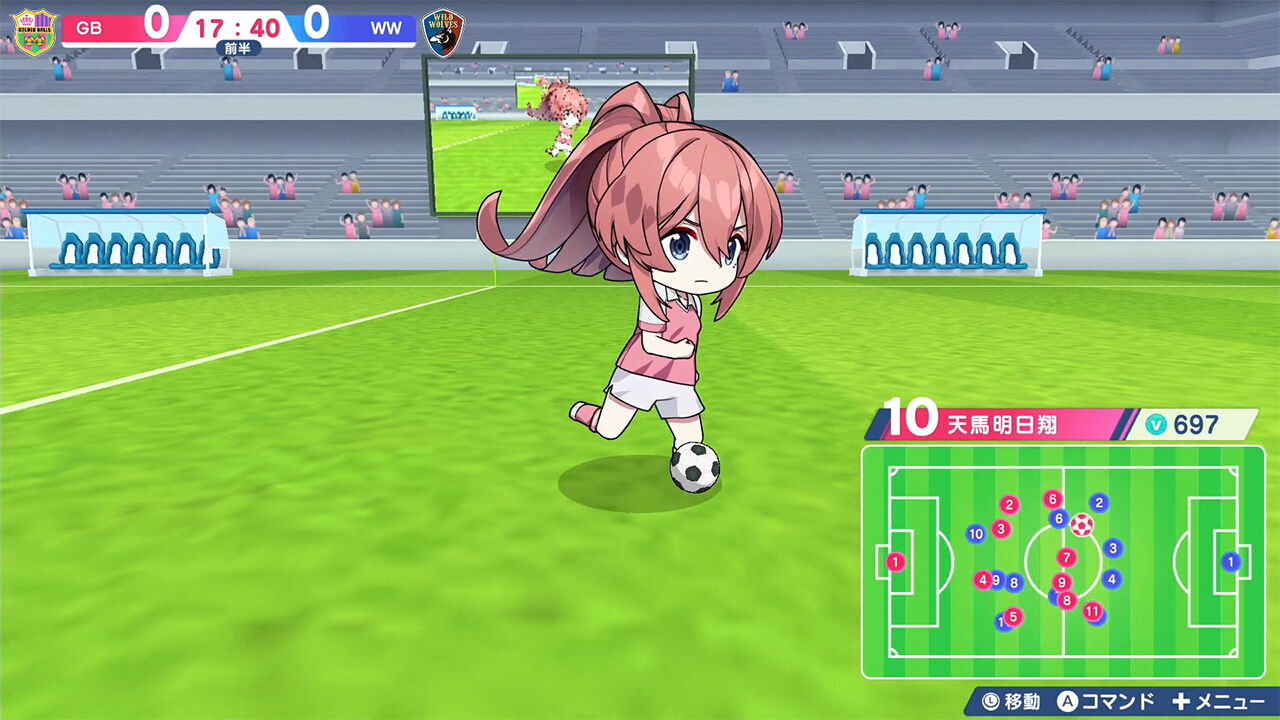Open the メニュー option on the bottom bar
Image resolution: width=1280 pixels, height=720 pixels.
pos(1230,698)
